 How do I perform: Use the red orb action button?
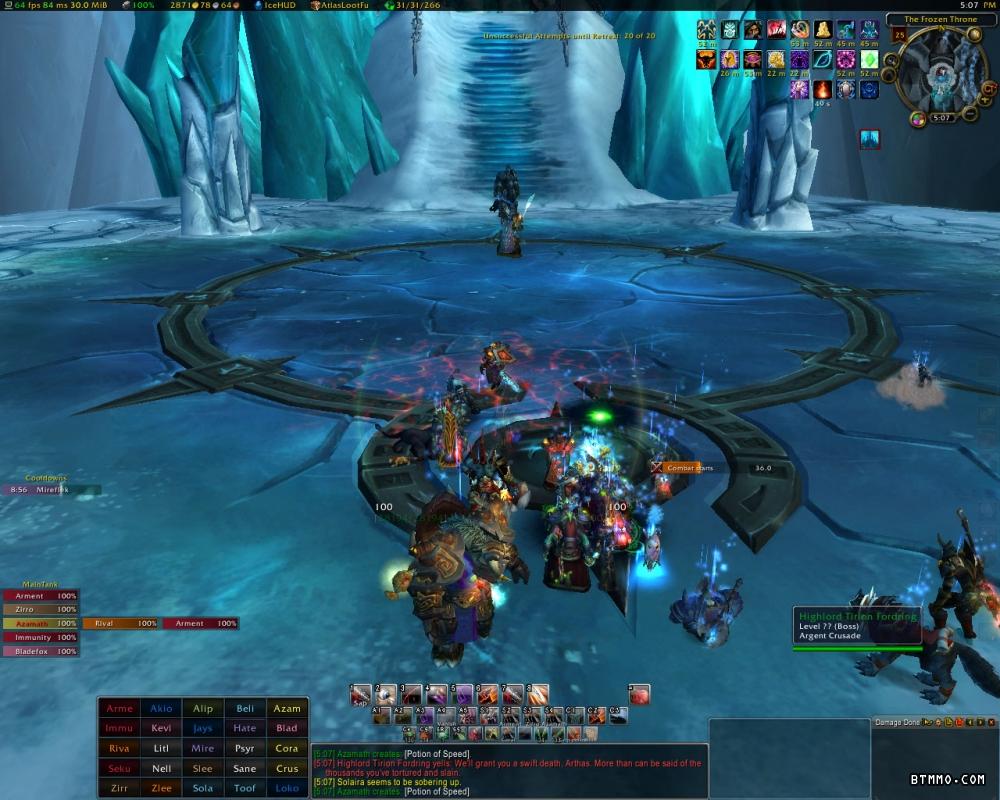coord(639,694)
